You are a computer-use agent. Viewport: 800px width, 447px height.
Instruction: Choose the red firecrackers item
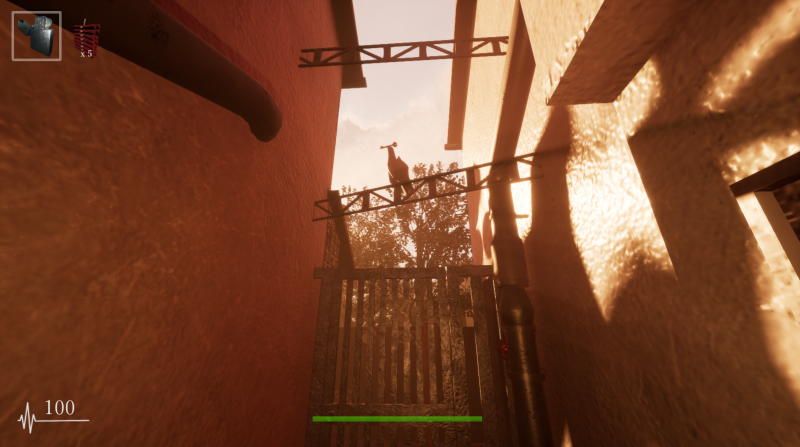click(x=85, y=39)
